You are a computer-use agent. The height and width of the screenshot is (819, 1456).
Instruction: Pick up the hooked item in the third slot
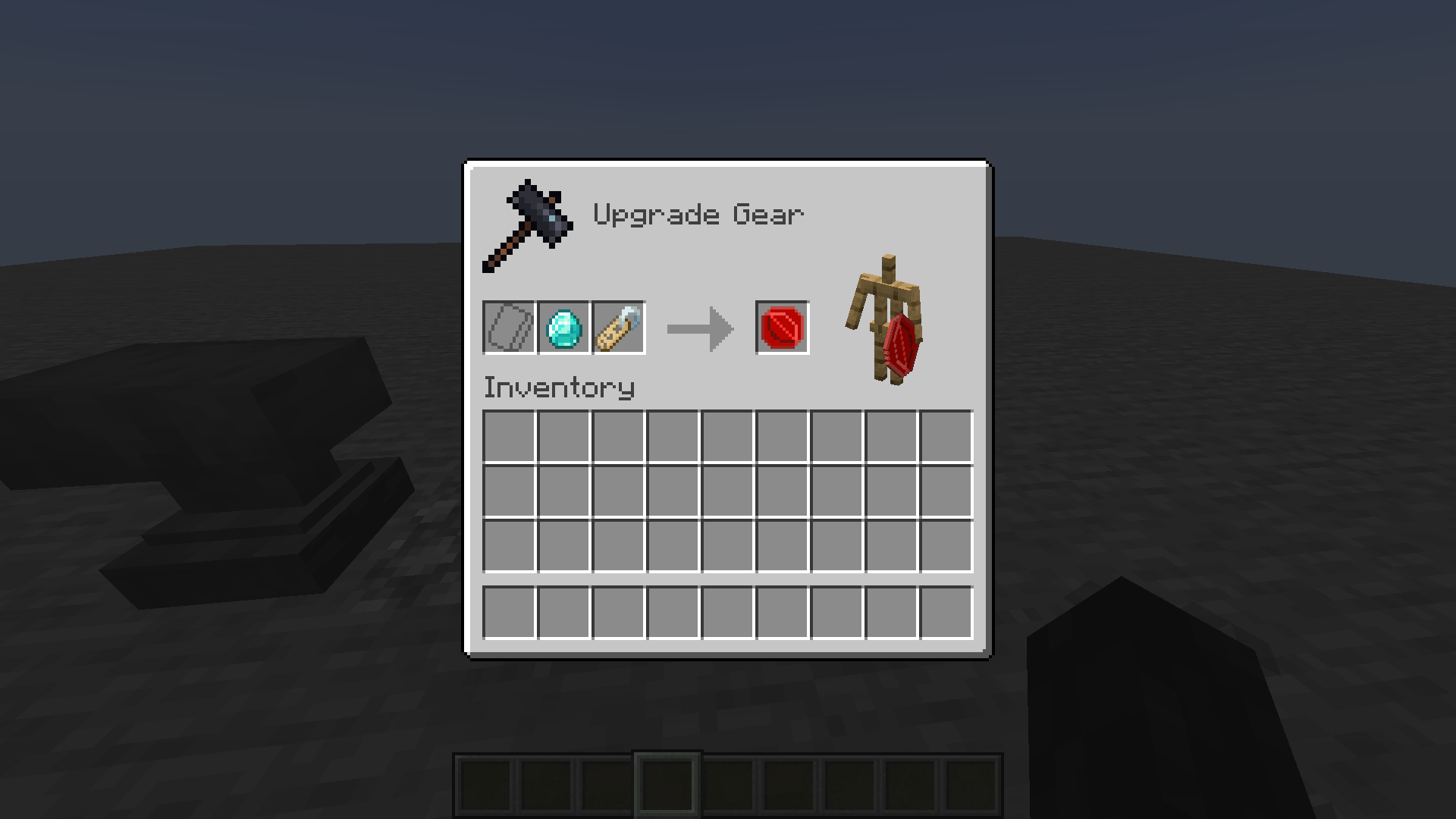pos(617,328)
